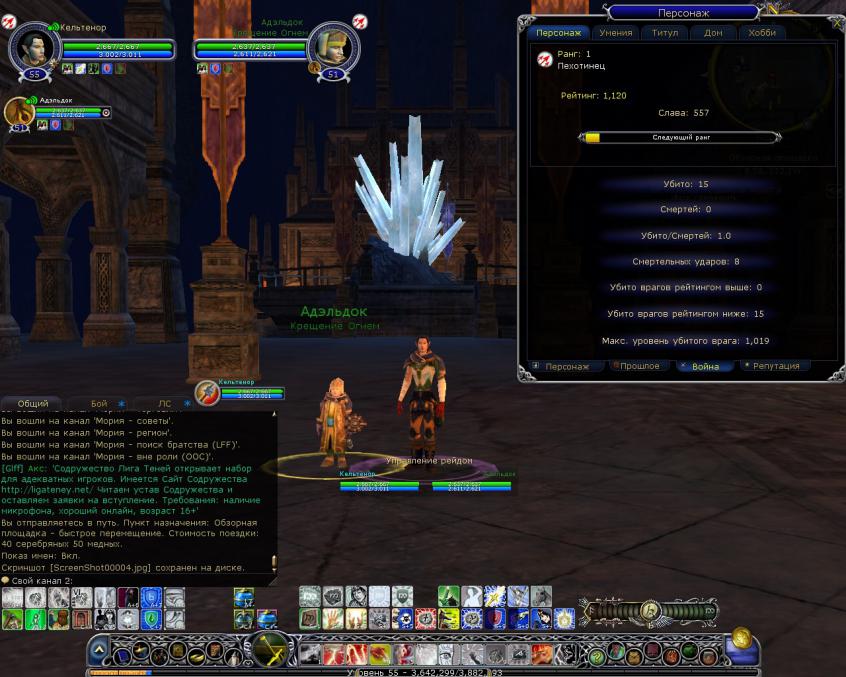Open the Титул tab
The height and width of the screenshot is (677, 846).
665,33
